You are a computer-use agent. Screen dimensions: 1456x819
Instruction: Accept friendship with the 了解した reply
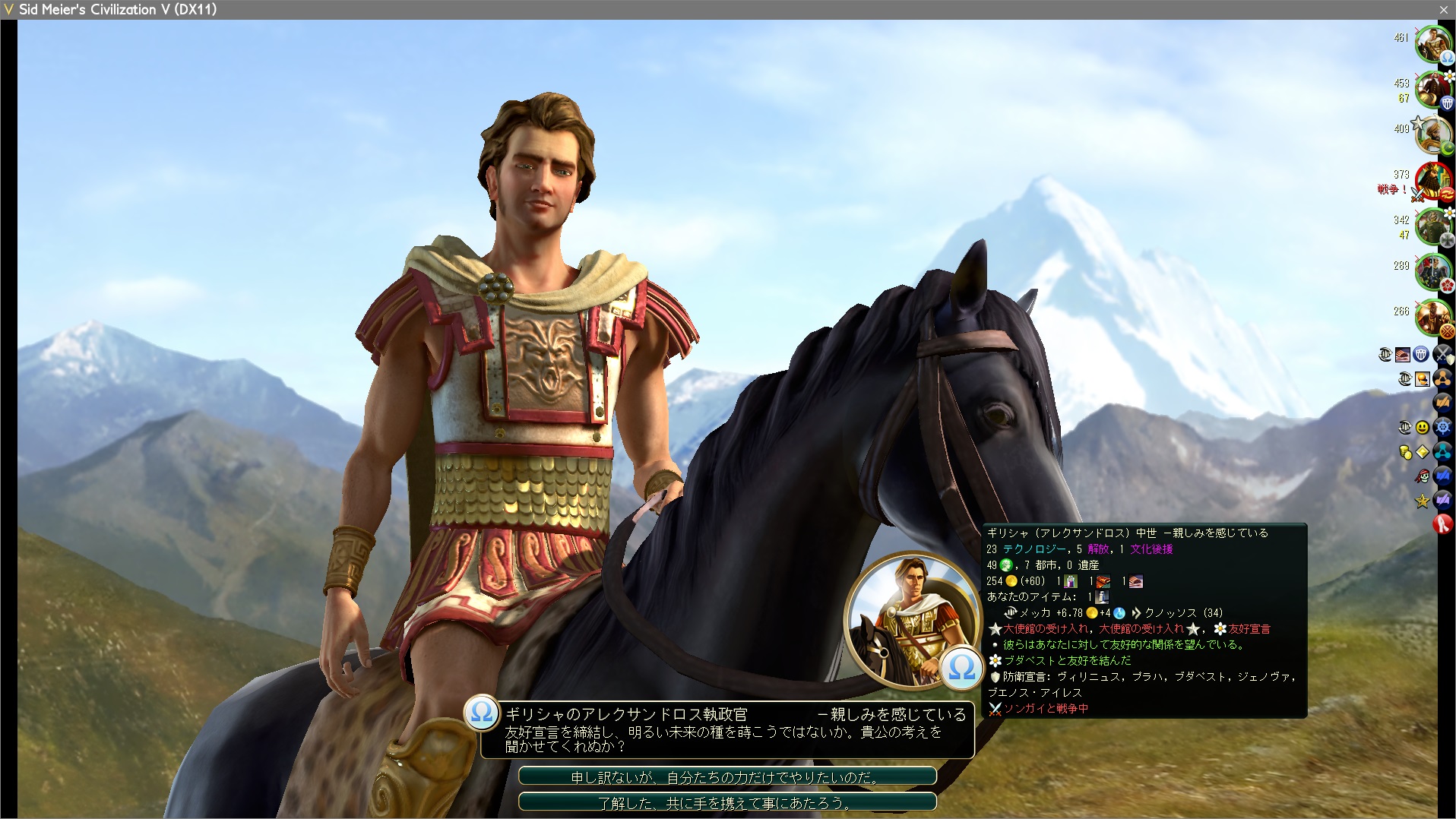coord(727,802)
